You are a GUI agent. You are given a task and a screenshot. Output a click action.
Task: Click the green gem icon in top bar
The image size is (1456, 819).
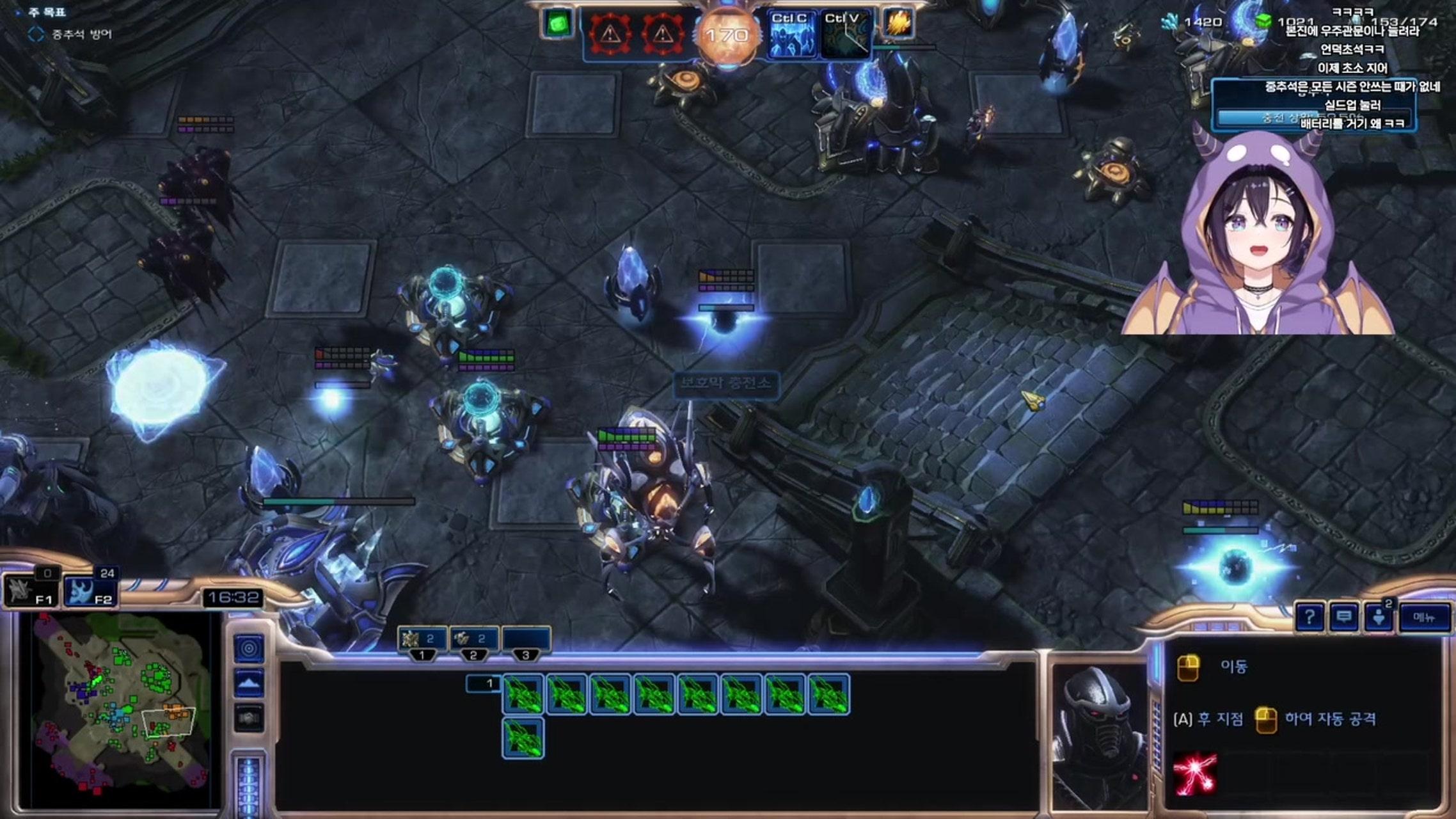point(558,24)
